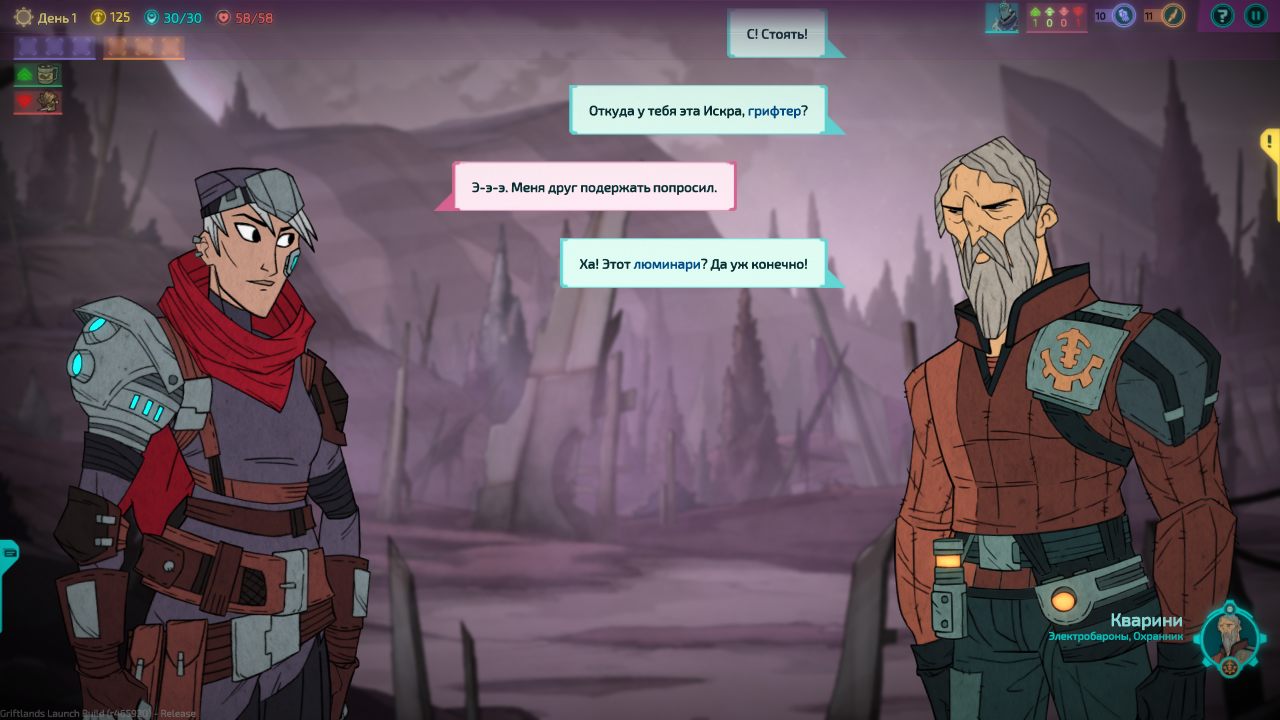Open the yellow exclamation mark side tab
Screen dimensions: 1280x720
[1270, 143]
